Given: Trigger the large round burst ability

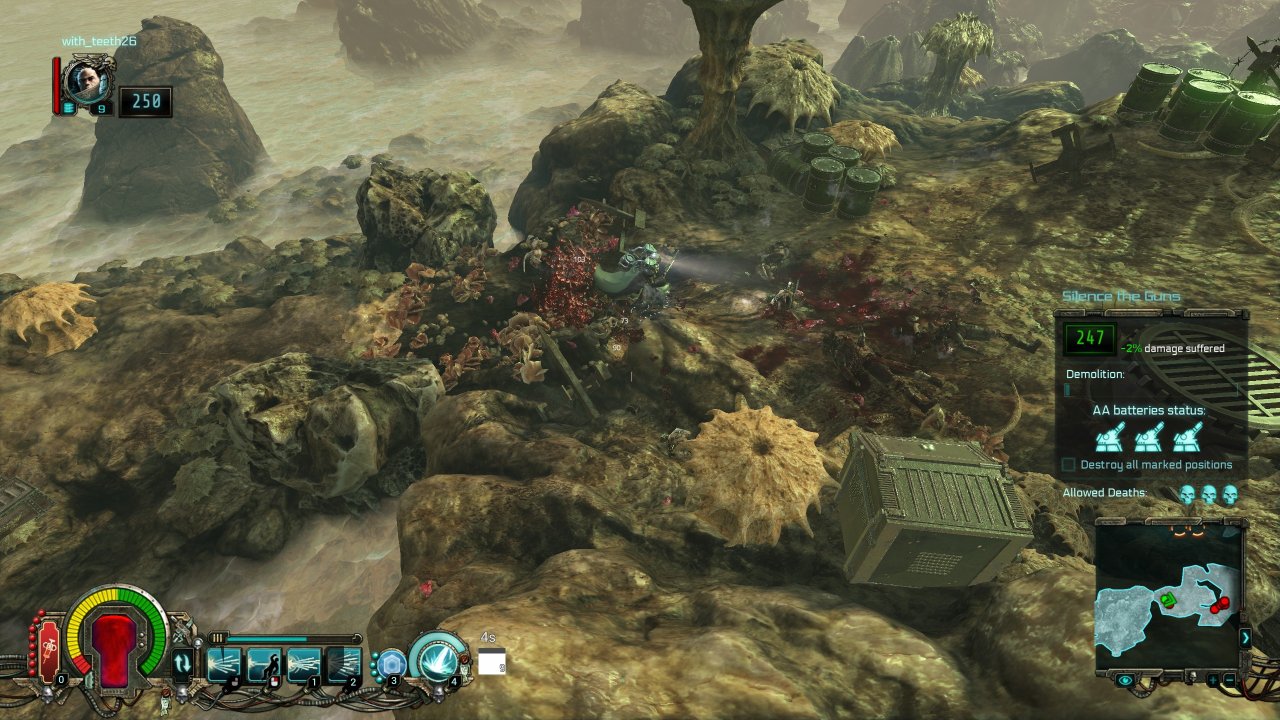Looking at the screenshot, I should 438,658.
